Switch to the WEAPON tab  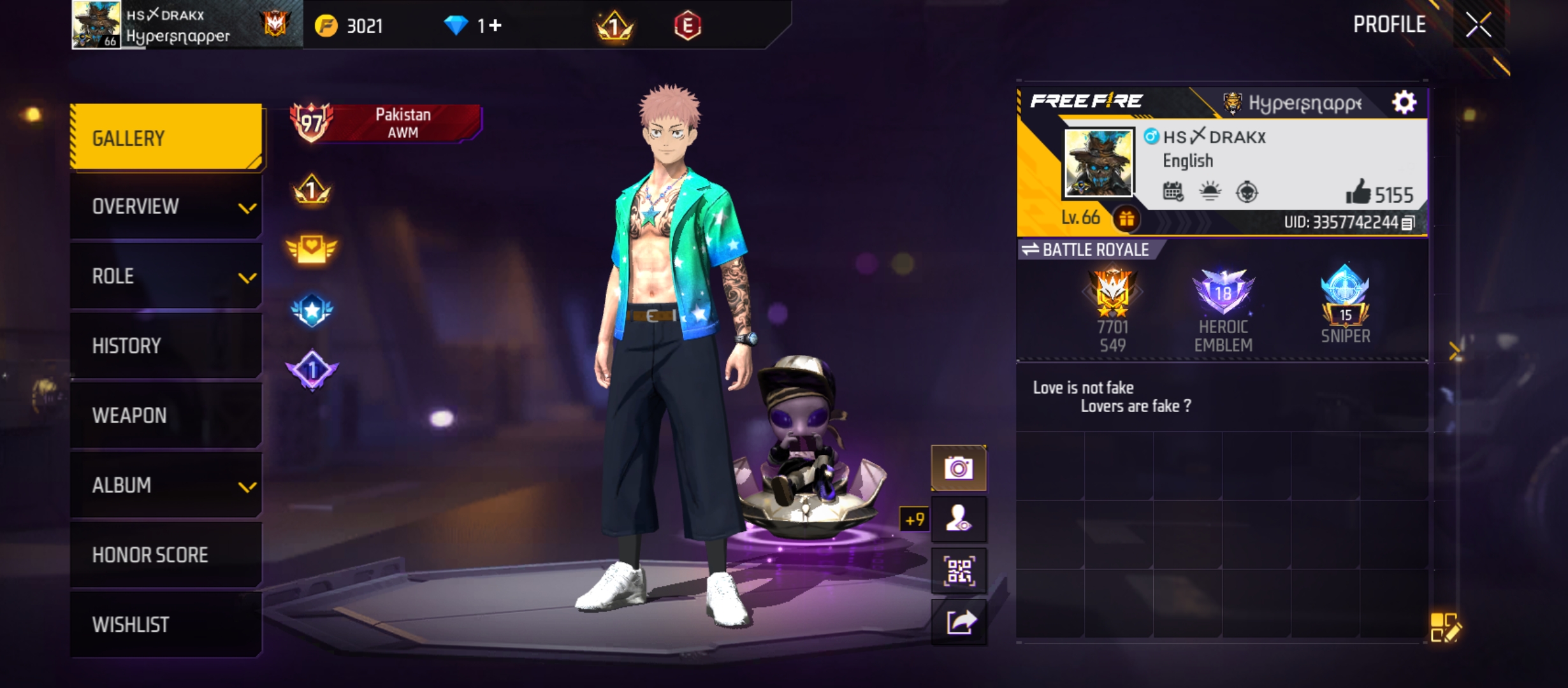[166, 415]
